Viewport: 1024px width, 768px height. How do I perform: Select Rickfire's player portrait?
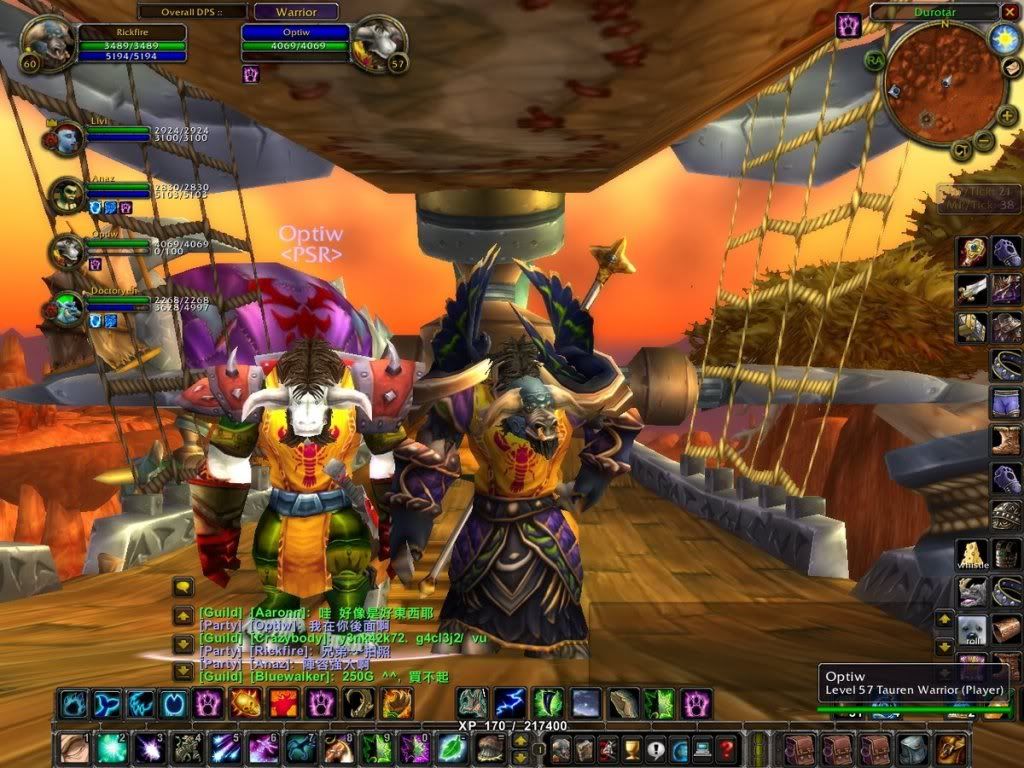pos(44,42)
